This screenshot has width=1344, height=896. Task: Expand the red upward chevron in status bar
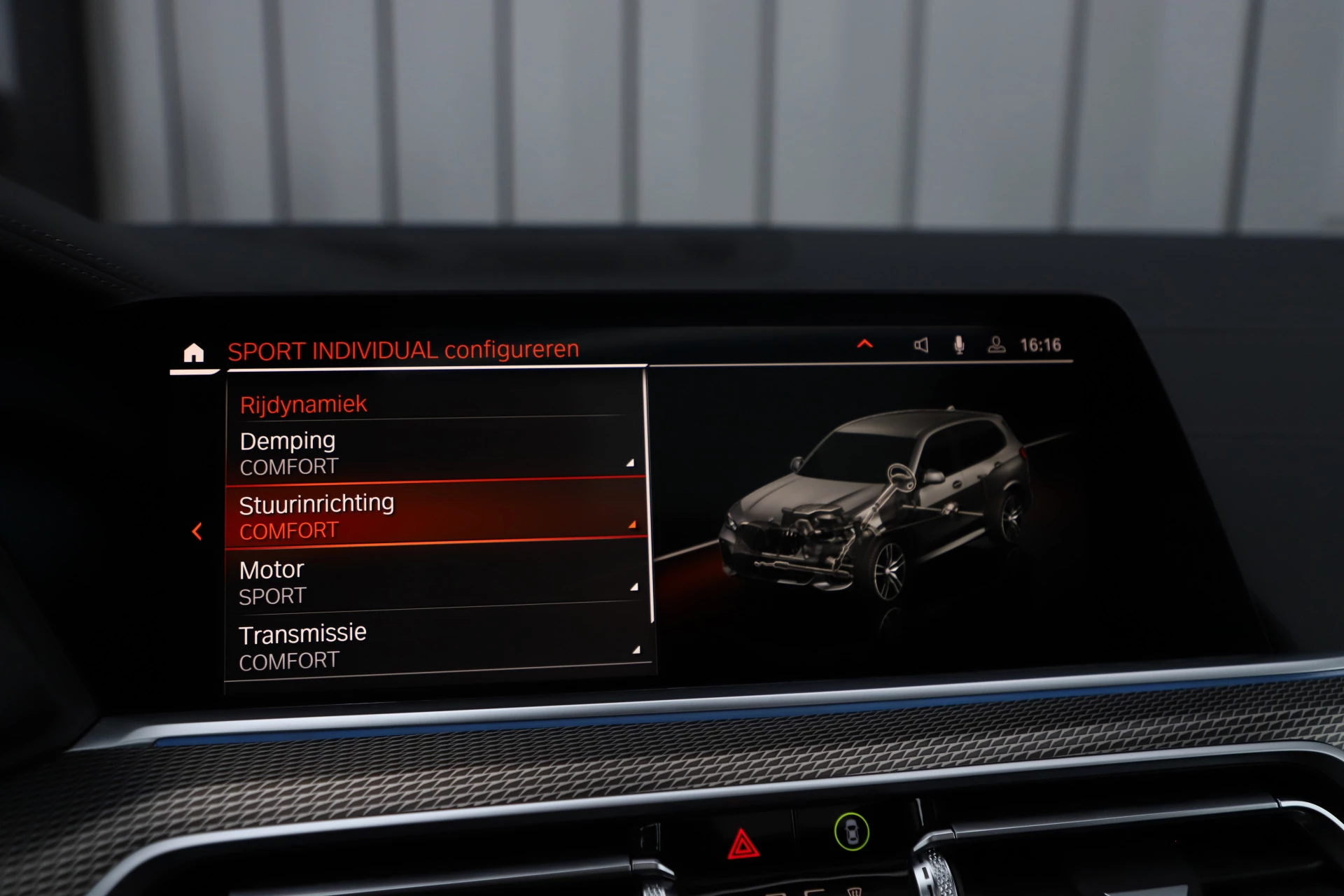[x=864, y=344]
